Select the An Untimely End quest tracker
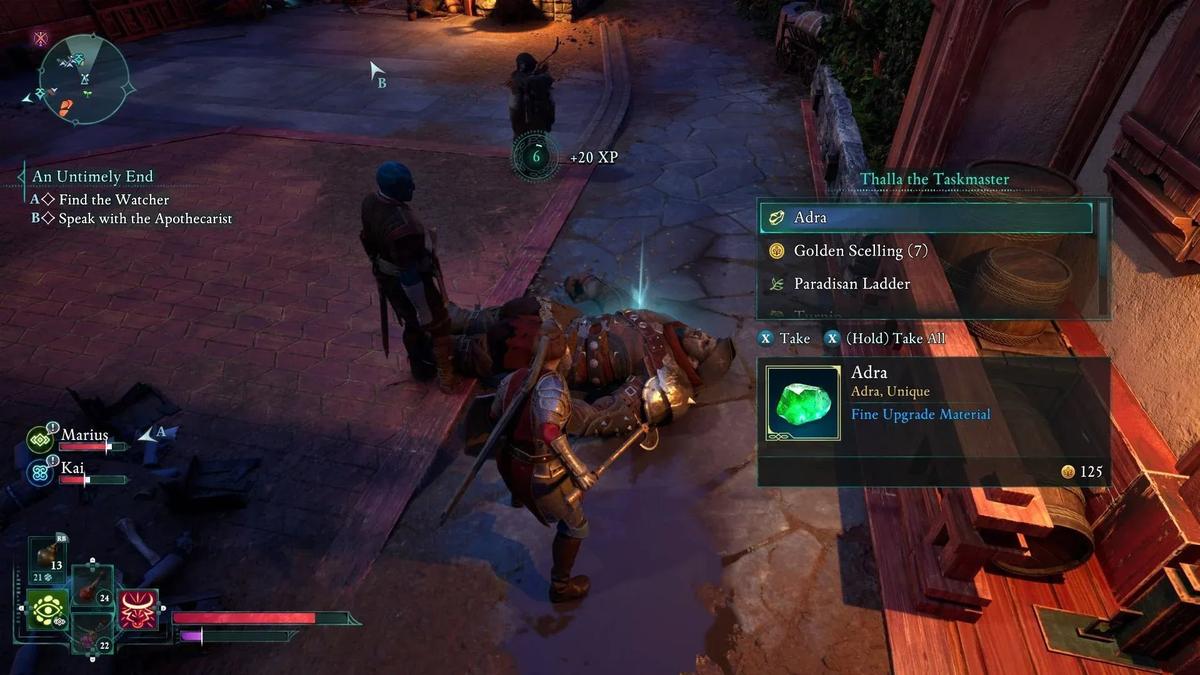This screenshot has height=675, width=1200. coord(92,177)
